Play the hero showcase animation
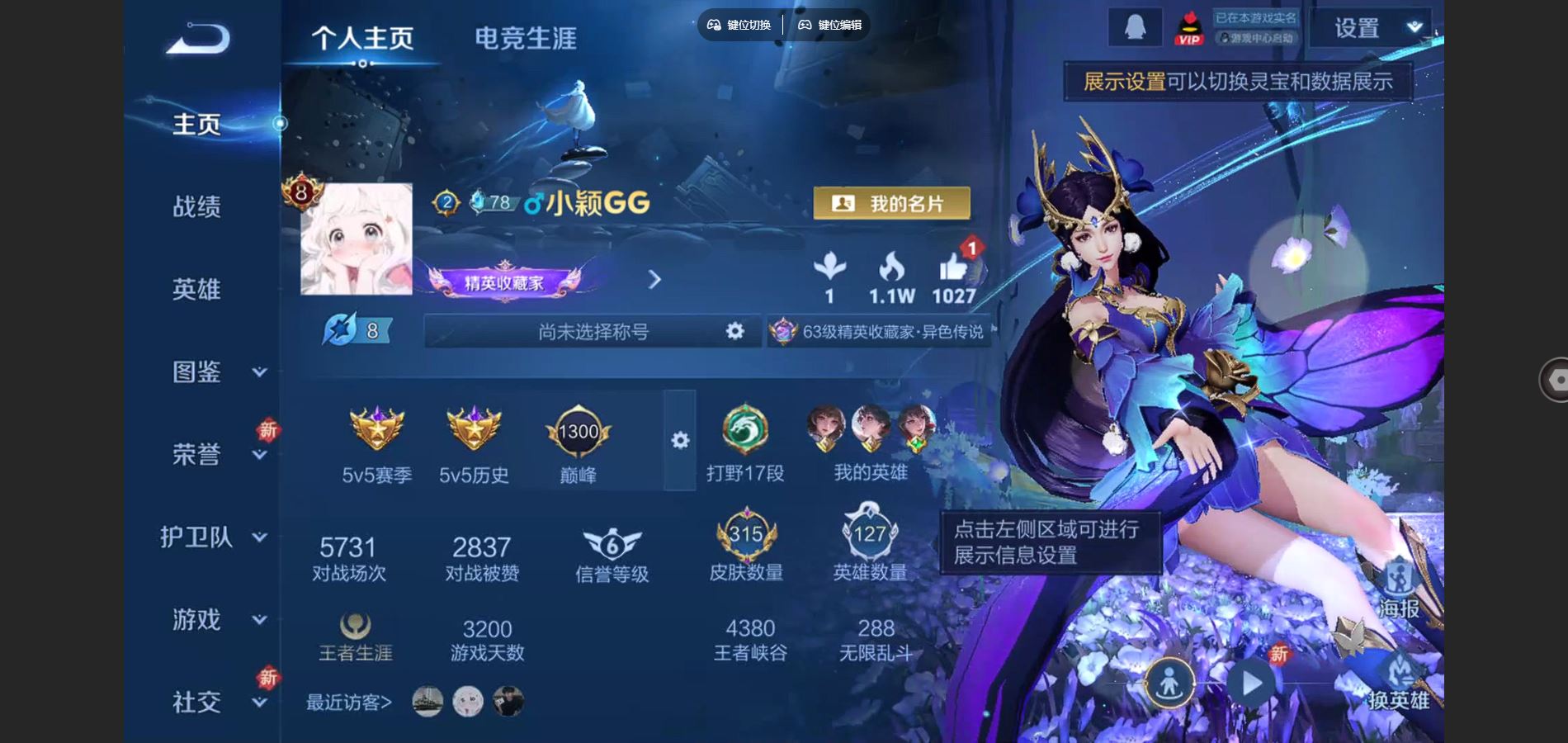This screenshot has width=1568, height=743. click(x=1252, y=683)
